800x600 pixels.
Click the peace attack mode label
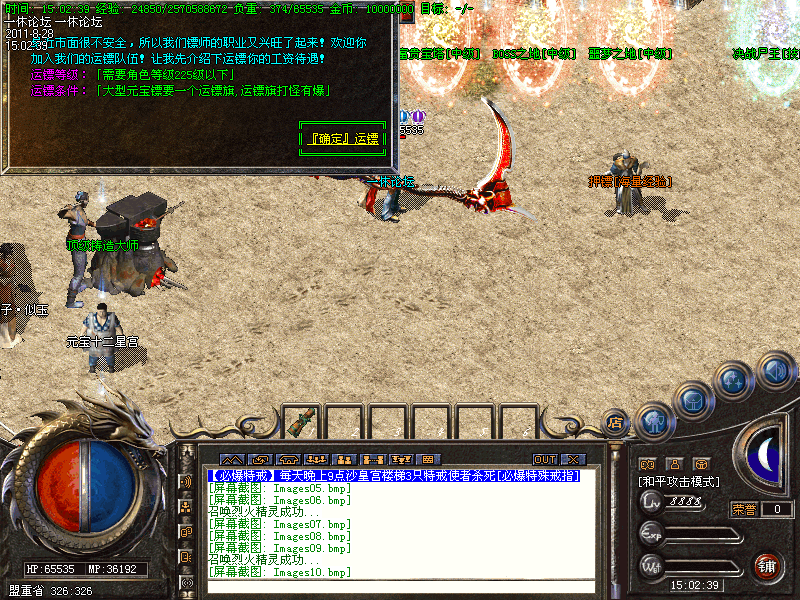click(x=681, y=482)
